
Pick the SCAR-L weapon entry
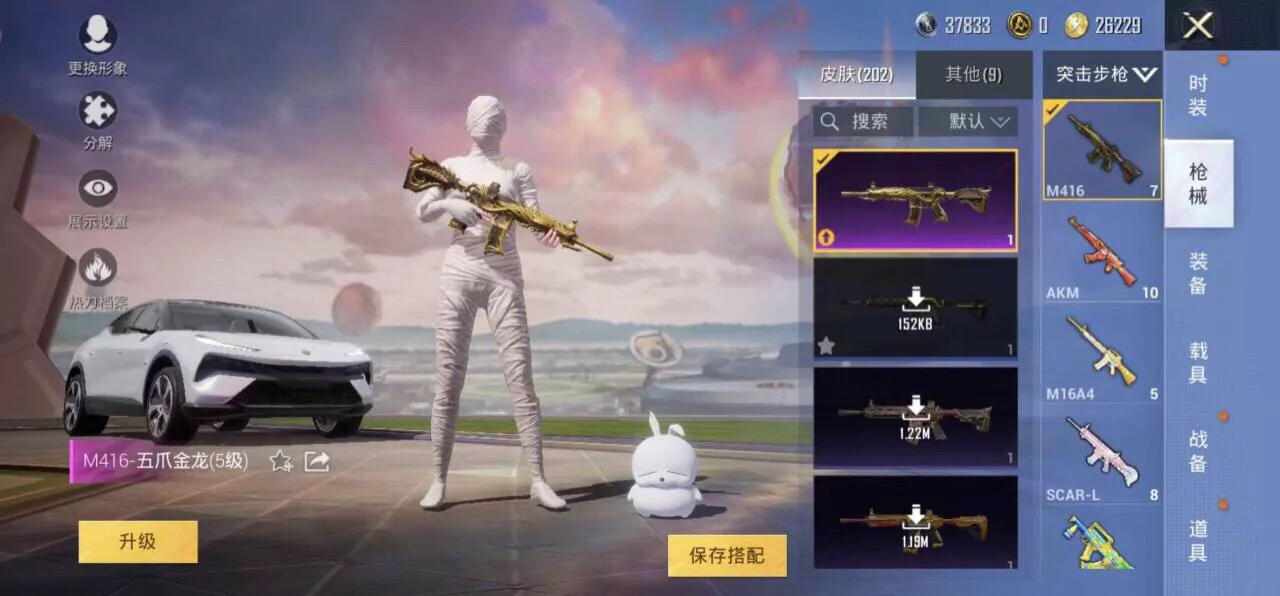(x=1102, y=457)
